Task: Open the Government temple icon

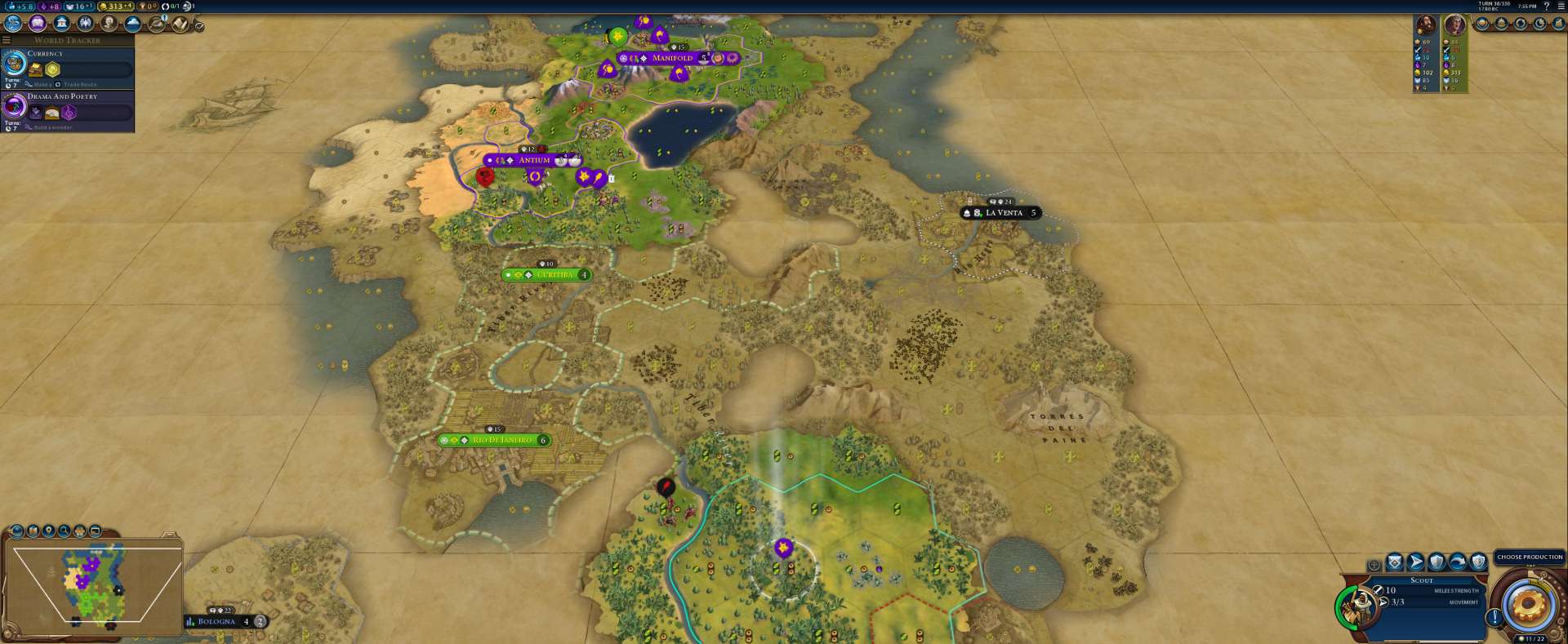Action: [61, 23]
